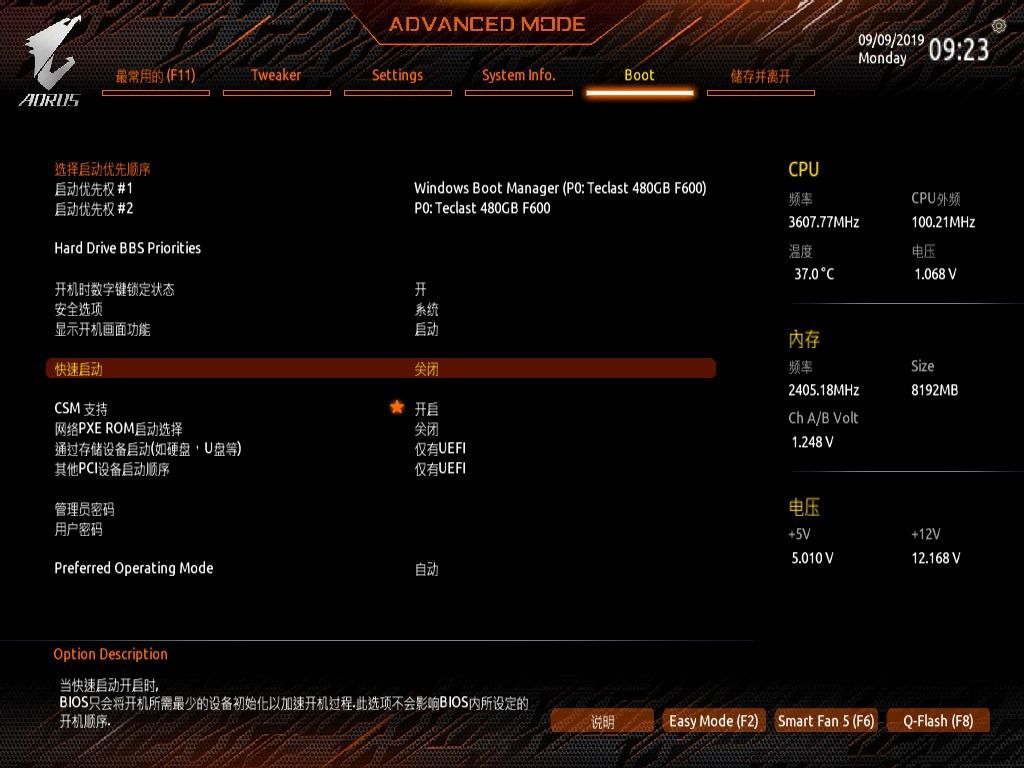Change the CSM 支持 setting

click(x=81, y=409)
